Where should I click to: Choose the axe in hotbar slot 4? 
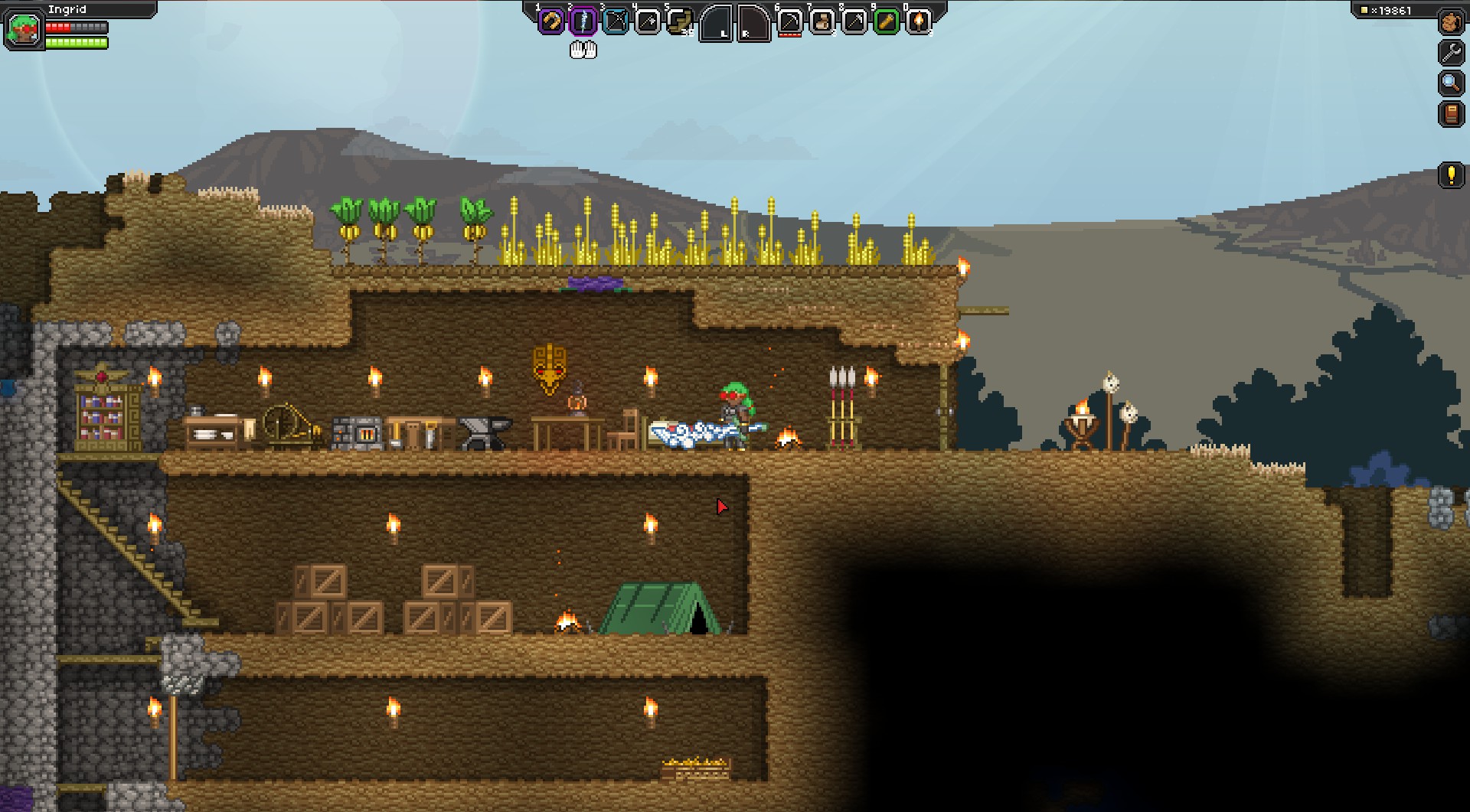pos(648,21)
